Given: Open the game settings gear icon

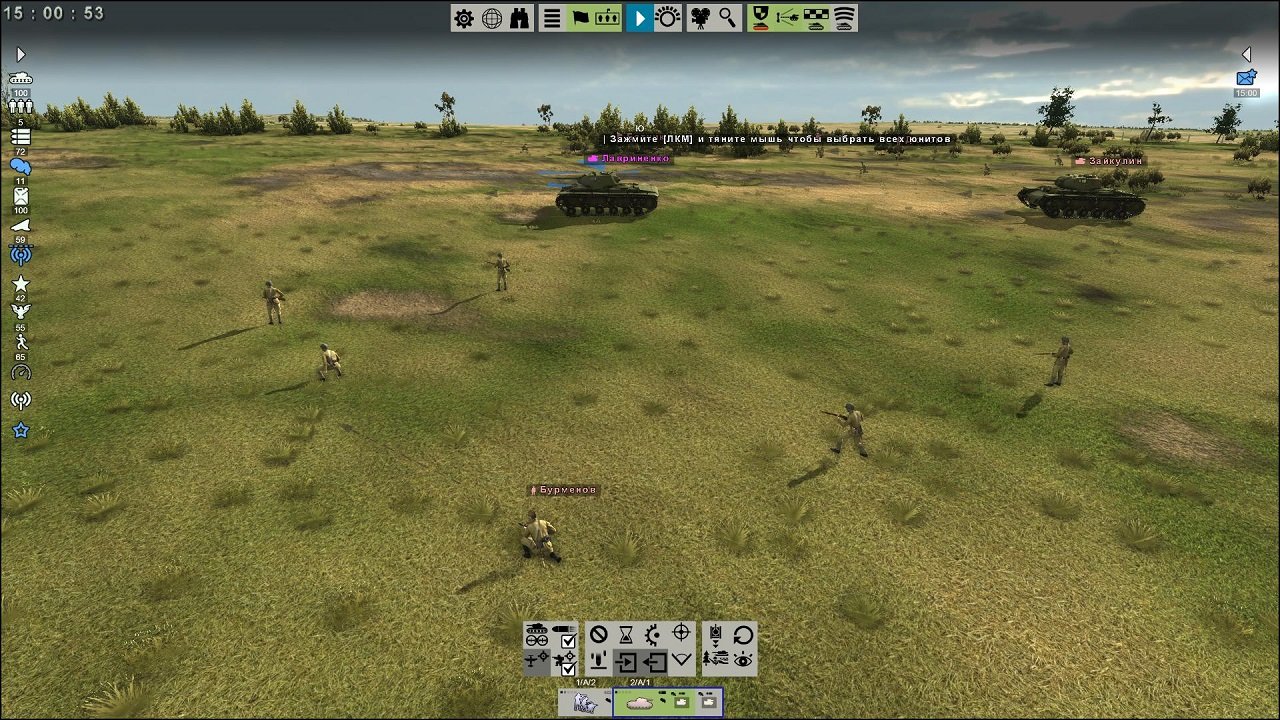Looking at the screenshot, I should click(x=463, y=17).
